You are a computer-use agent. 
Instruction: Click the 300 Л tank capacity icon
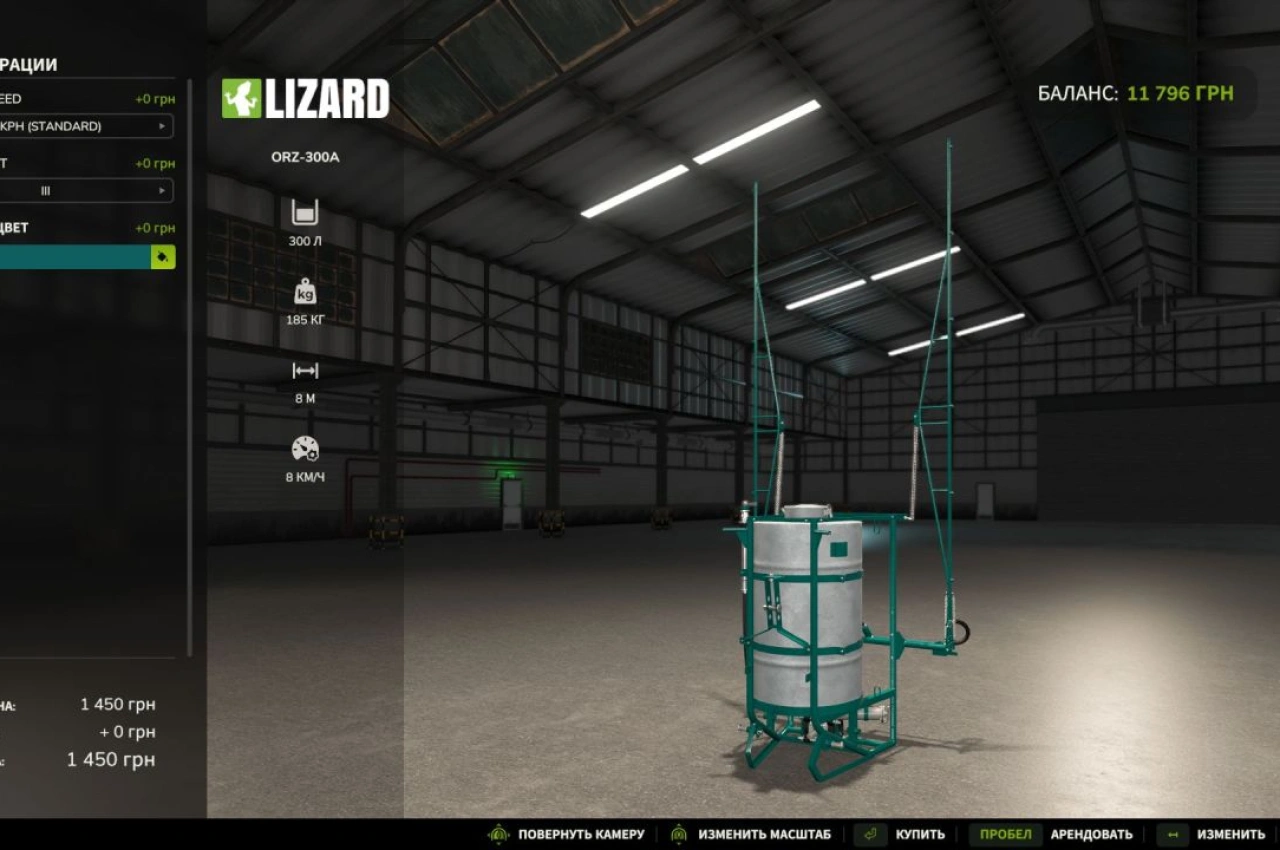tap(303, 211)
